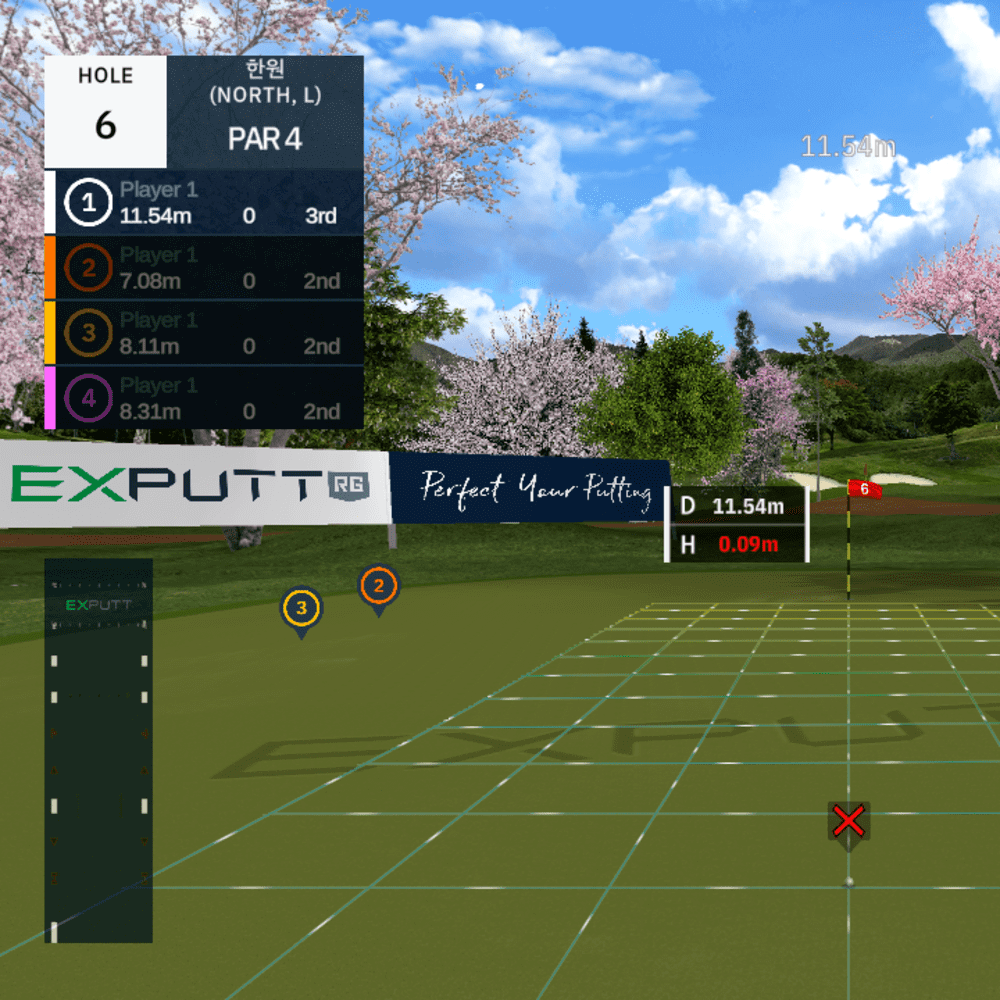Viewport: 1000px width, 1000px height.
Task: Click the orange player 2 ball marker
Action: [x=379, y=587]
